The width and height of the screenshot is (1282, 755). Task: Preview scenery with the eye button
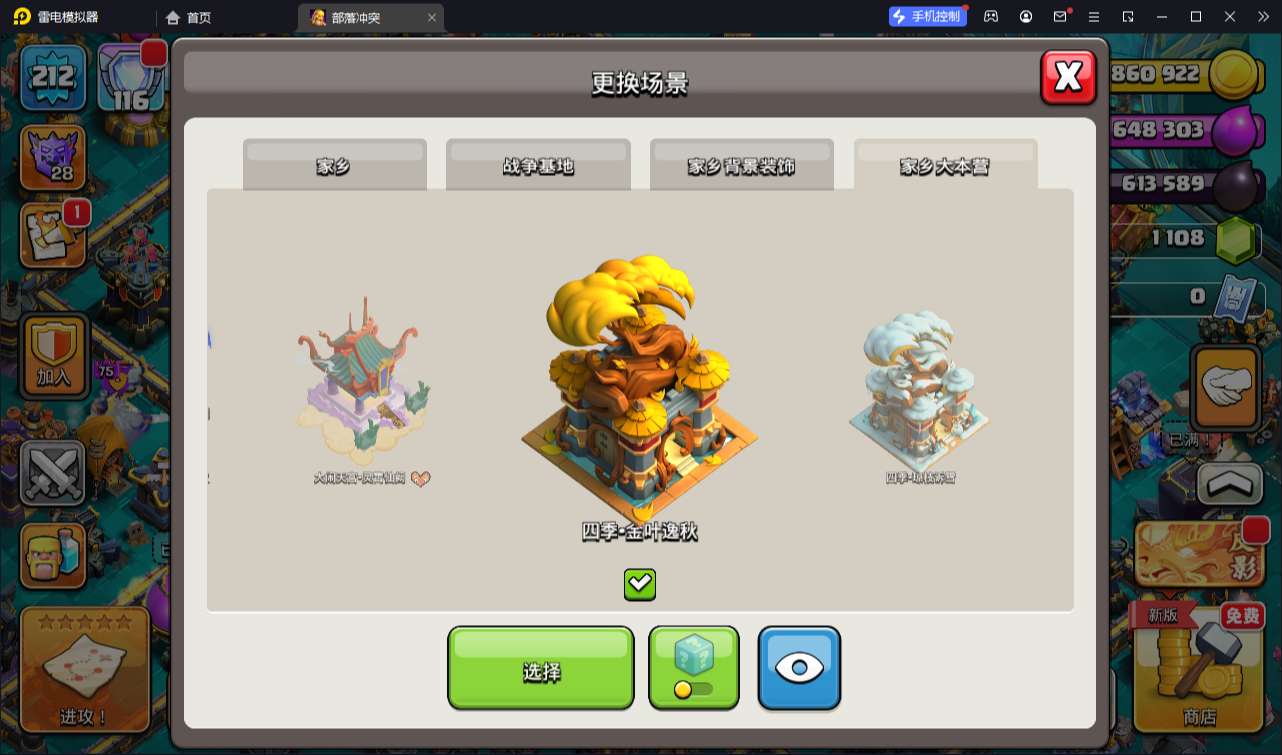point(799,667)
